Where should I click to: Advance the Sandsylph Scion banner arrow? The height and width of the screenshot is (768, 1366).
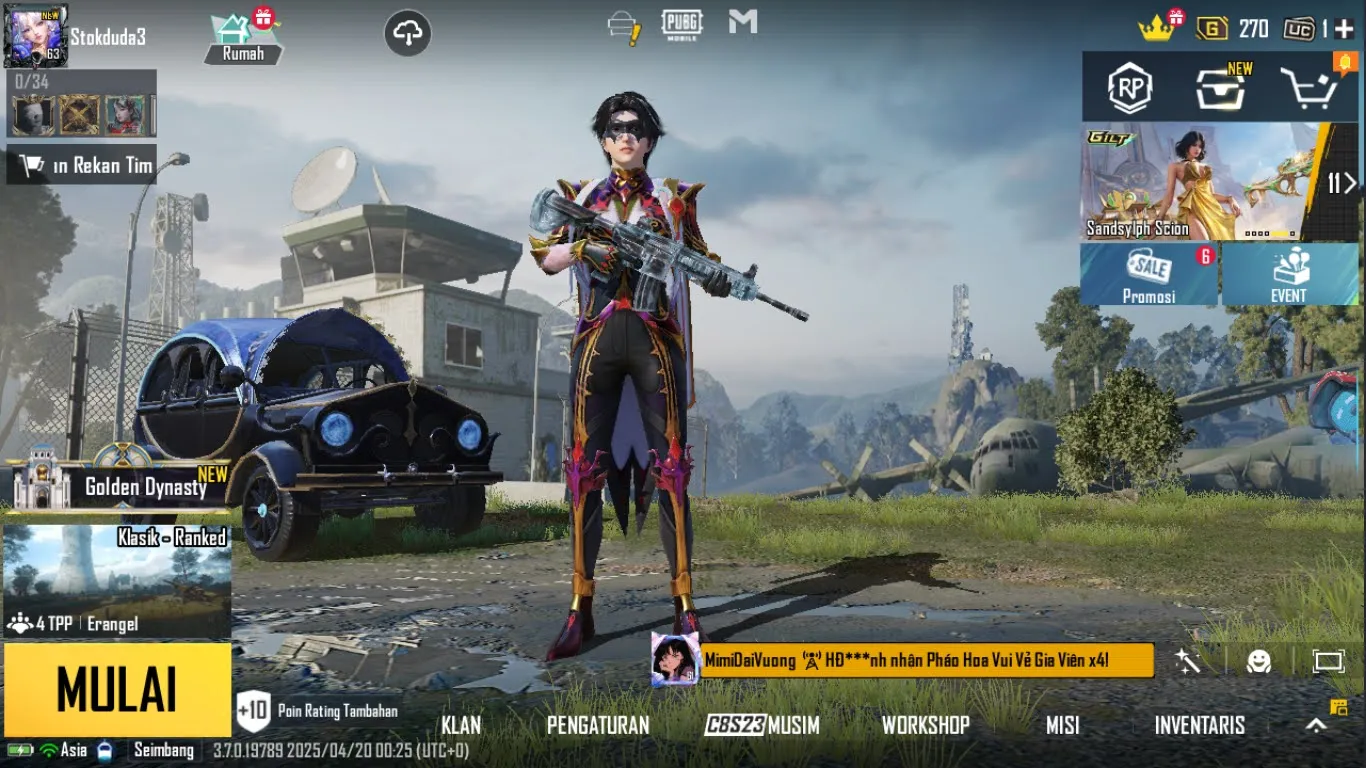(x=1352, y=184)
